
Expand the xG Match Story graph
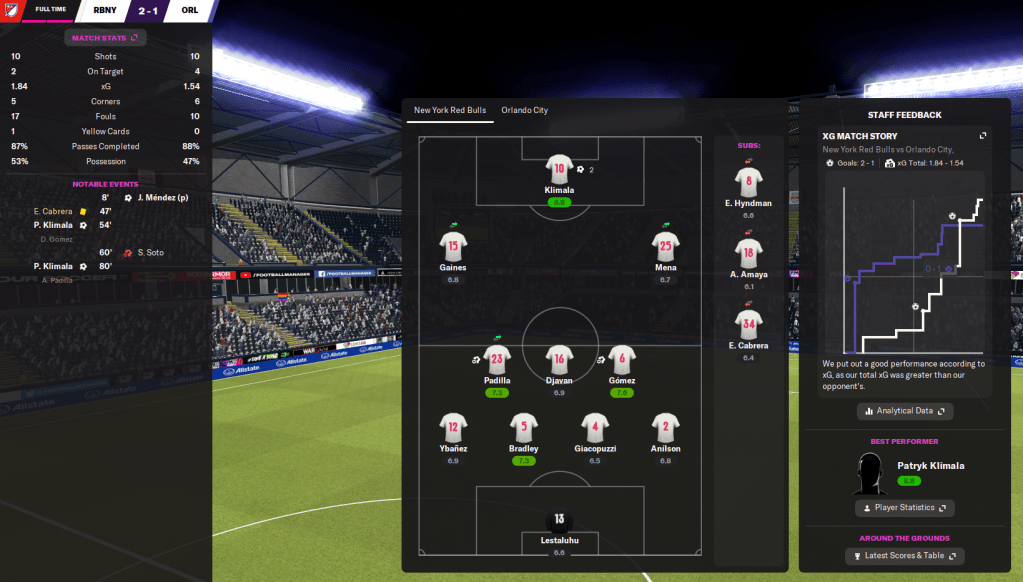pyautogui.click(x=983, y=136)
